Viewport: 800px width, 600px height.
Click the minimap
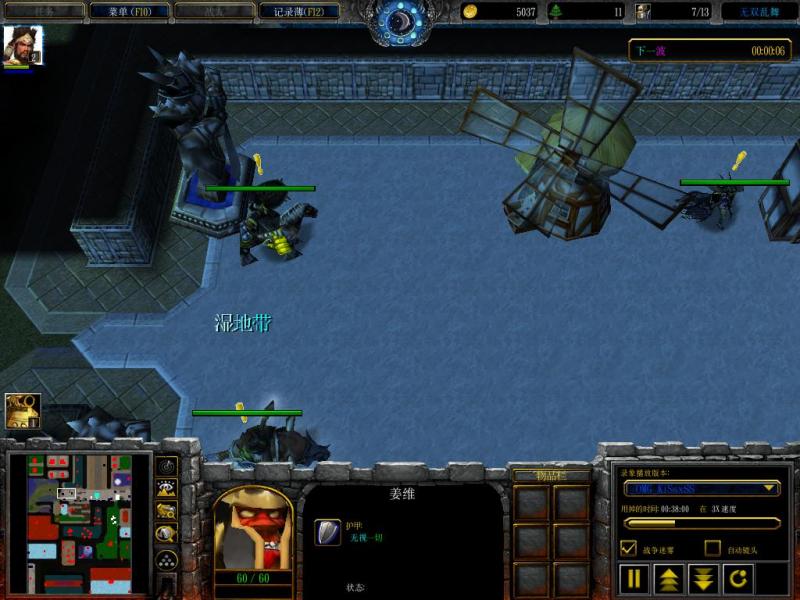coord(80,524)
